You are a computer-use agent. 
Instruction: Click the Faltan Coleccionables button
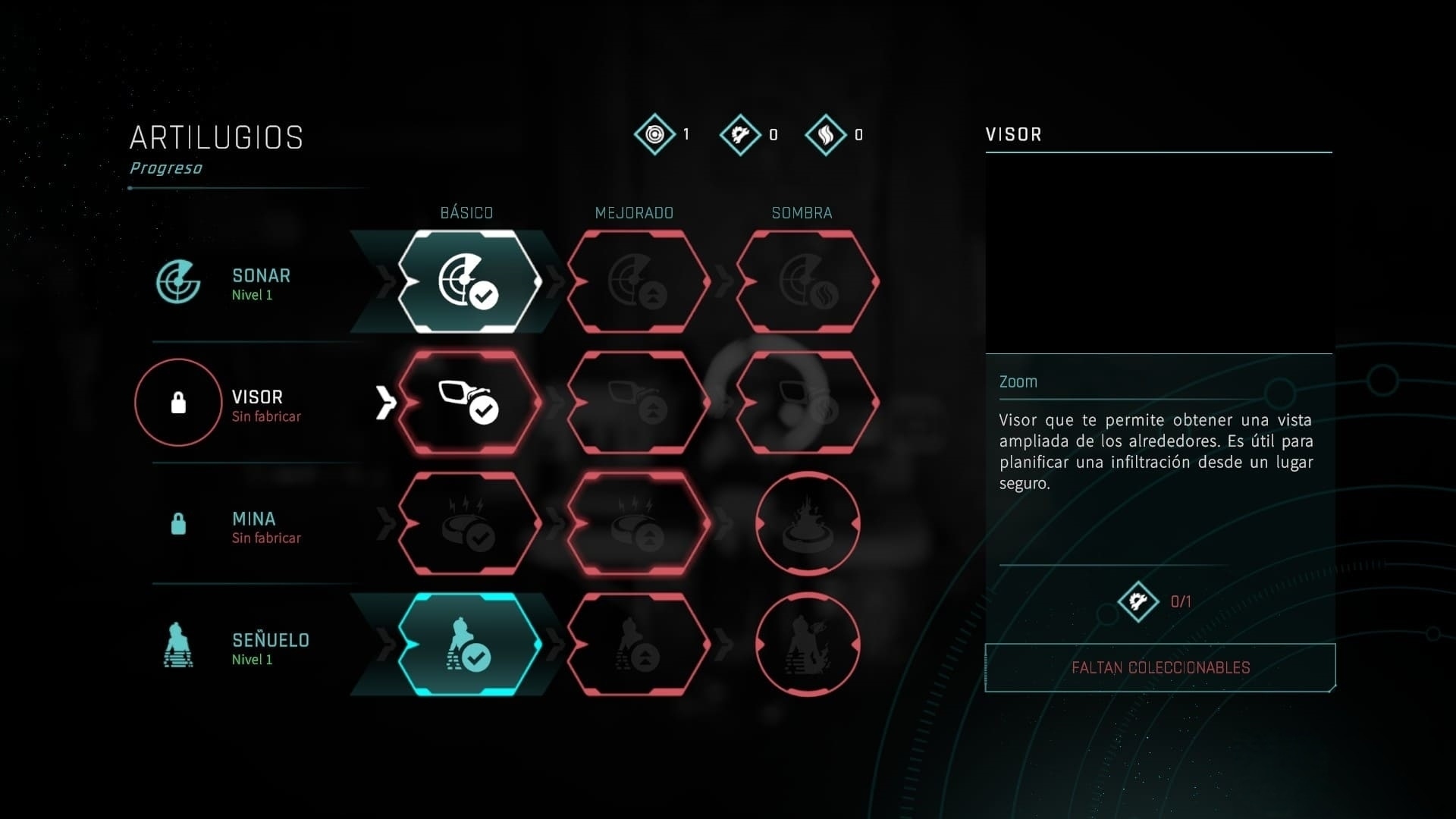(1159, 668)
